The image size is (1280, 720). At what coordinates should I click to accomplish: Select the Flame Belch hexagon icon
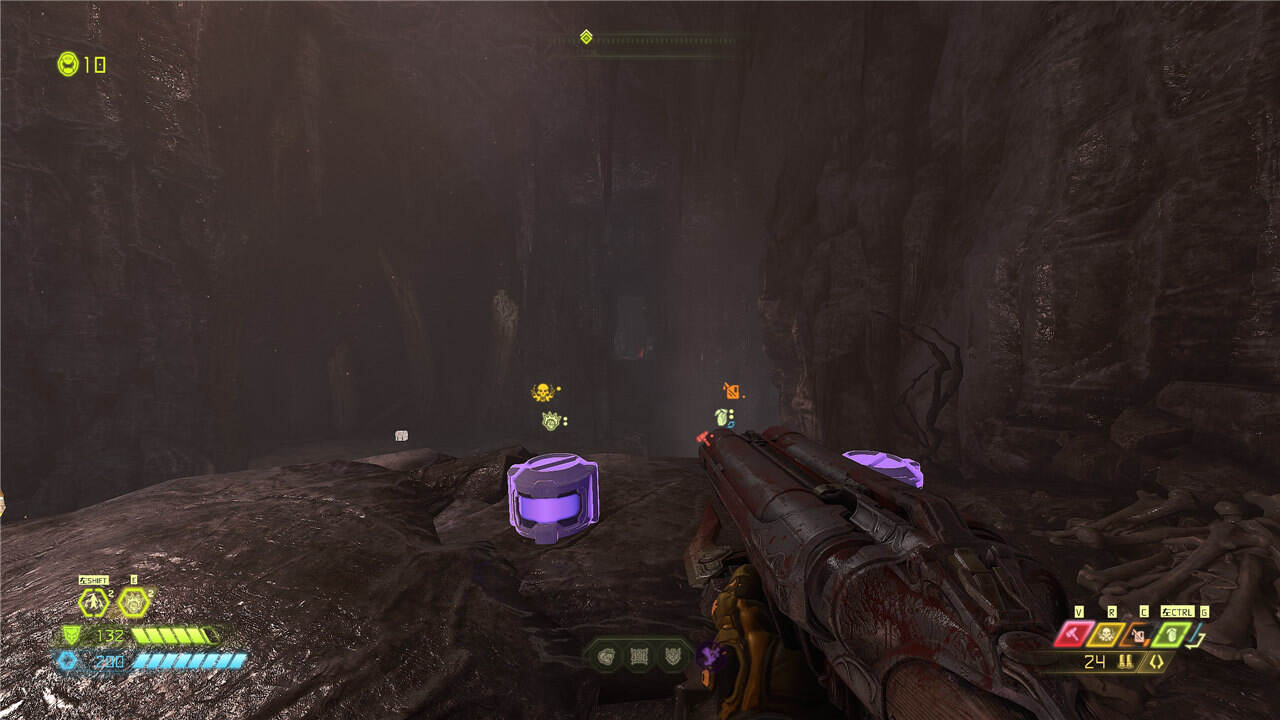[133, 602]
